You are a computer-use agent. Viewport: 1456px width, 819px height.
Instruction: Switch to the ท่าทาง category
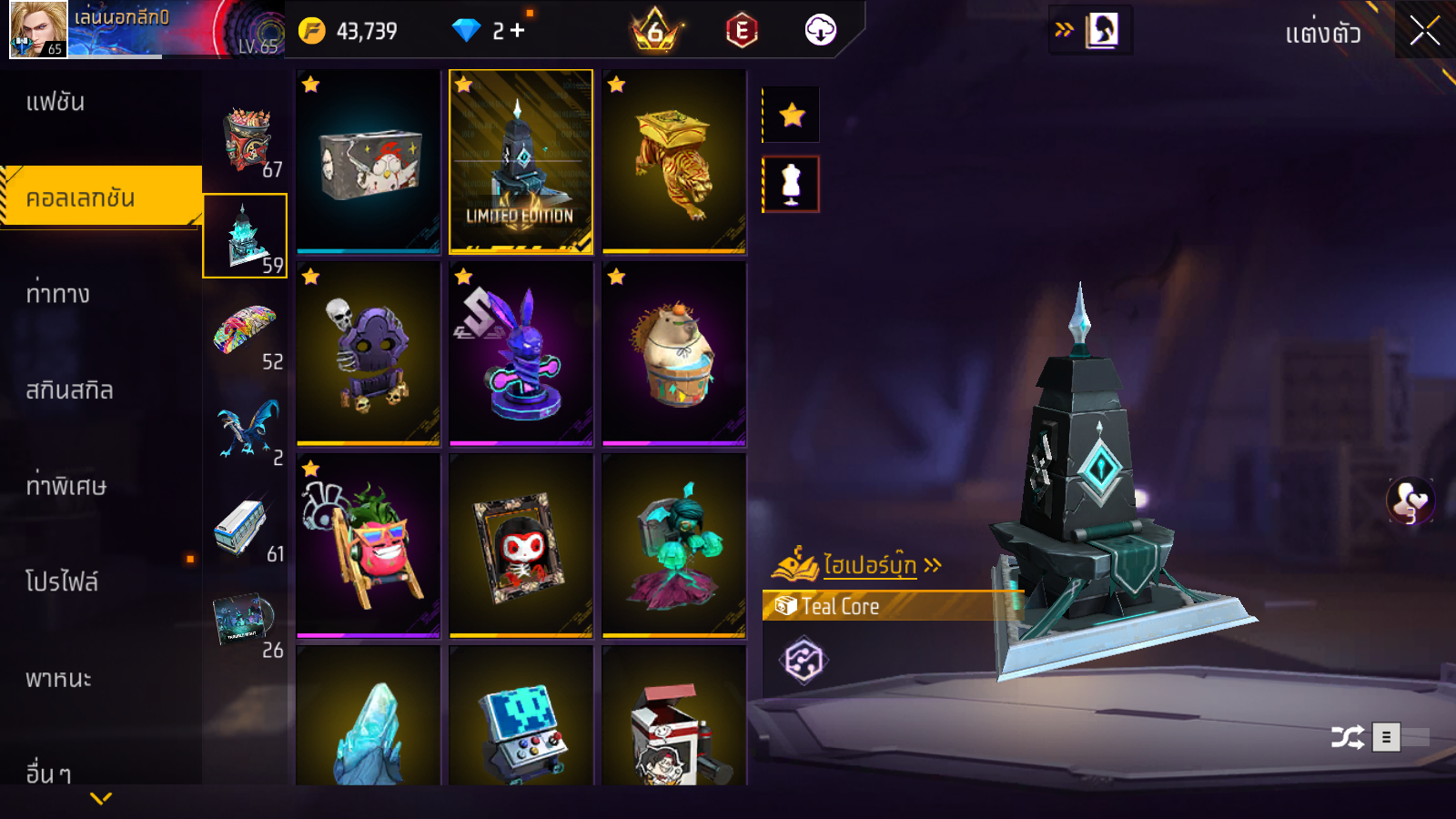57,294
